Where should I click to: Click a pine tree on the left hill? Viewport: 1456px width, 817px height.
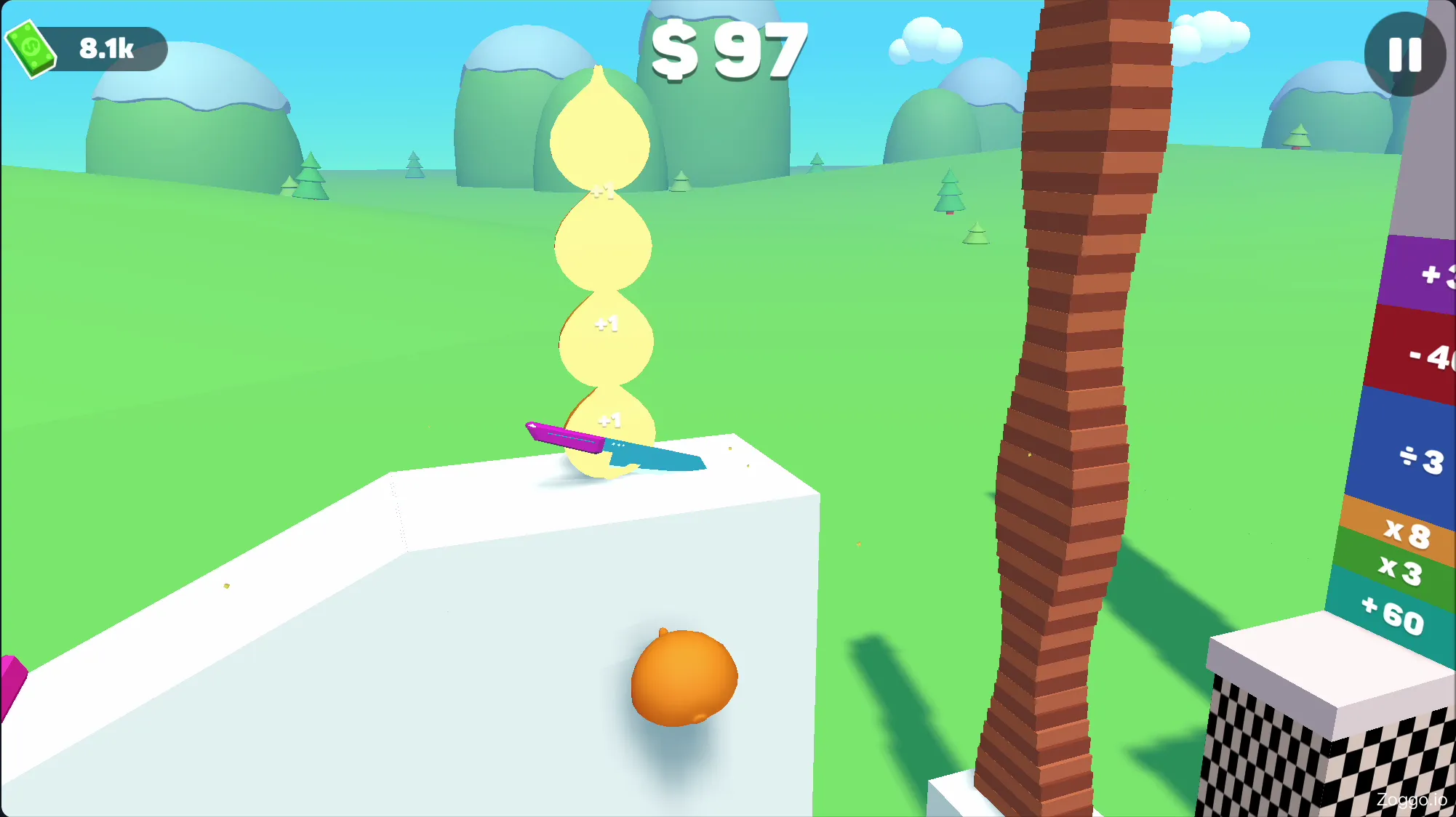click(311, 171)
